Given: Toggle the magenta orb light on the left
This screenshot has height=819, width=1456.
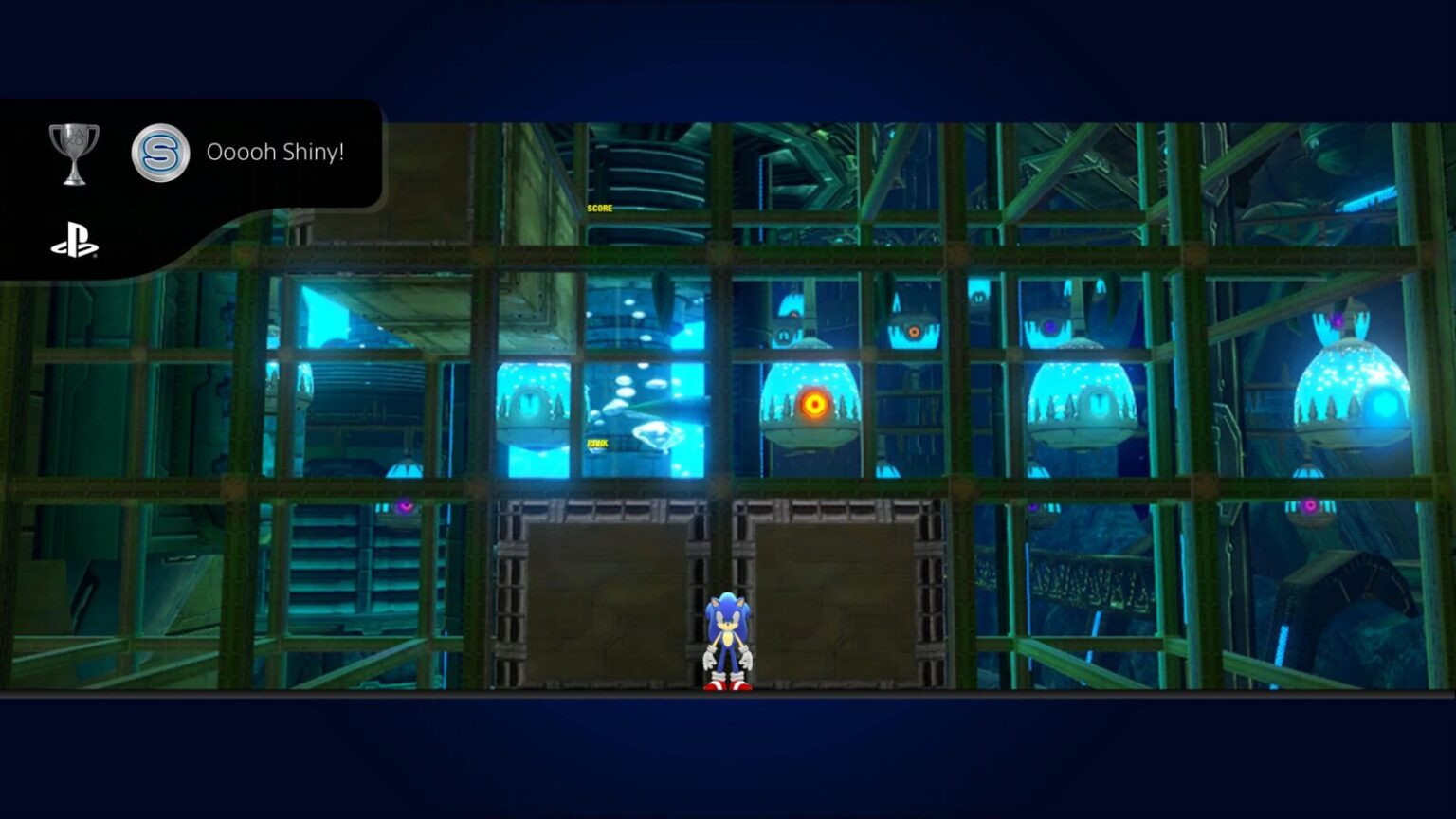Looking at the screenshot, I should tap(405, 506).
